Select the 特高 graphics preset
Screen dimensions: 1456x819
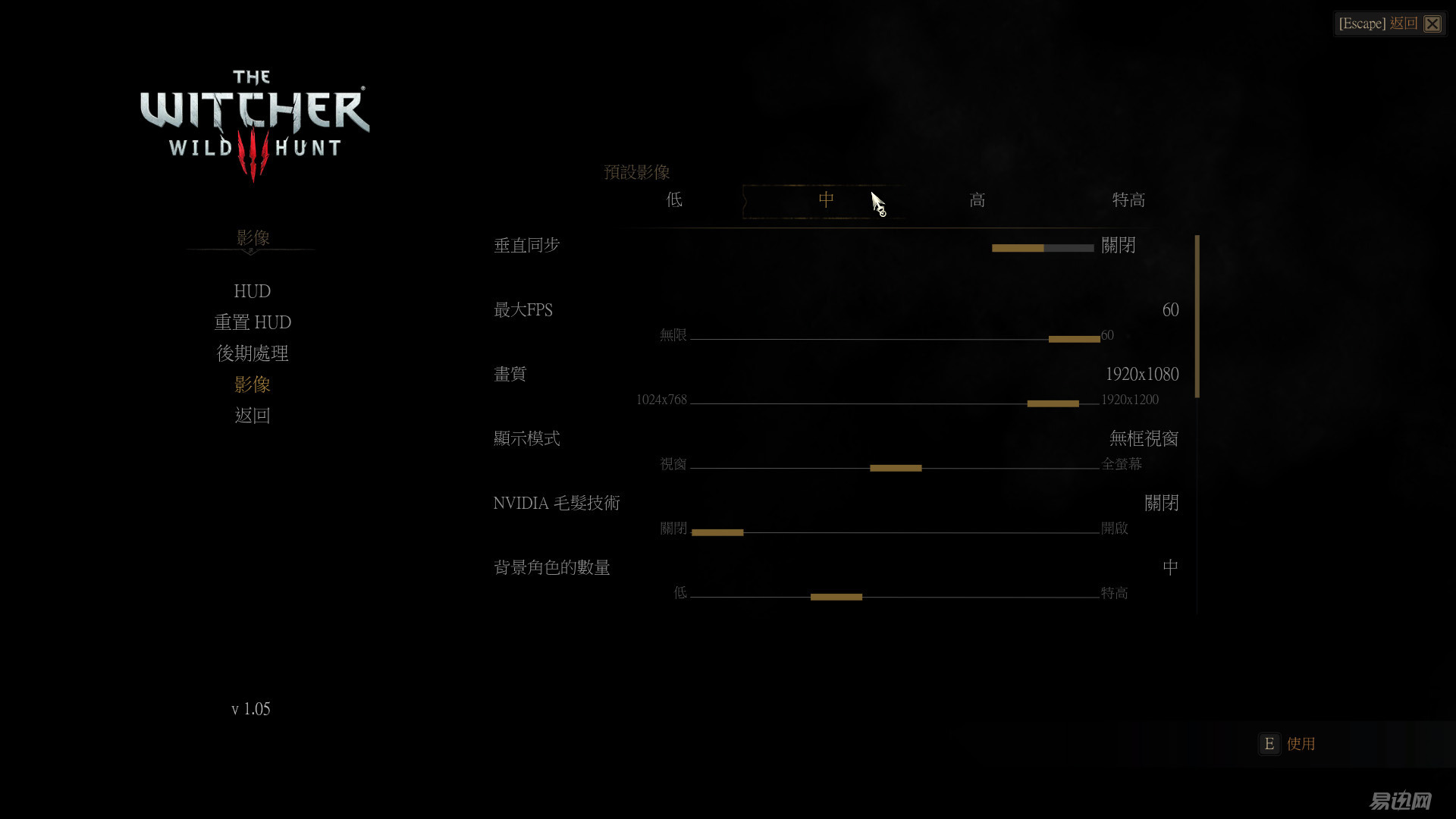pyautogui.click(x=1128, y=199)
